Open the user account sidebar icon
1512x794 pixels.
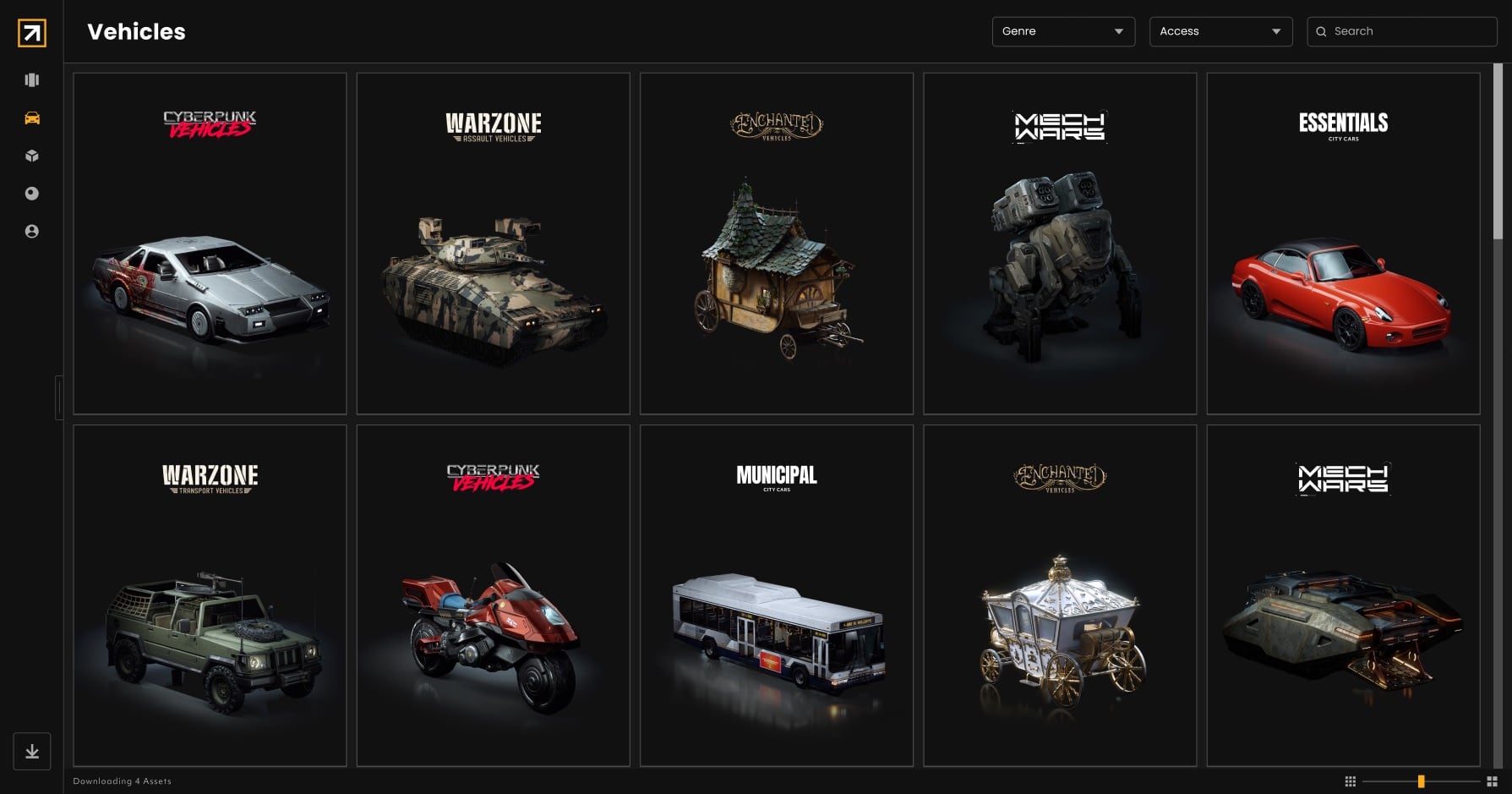pos(32,231)
